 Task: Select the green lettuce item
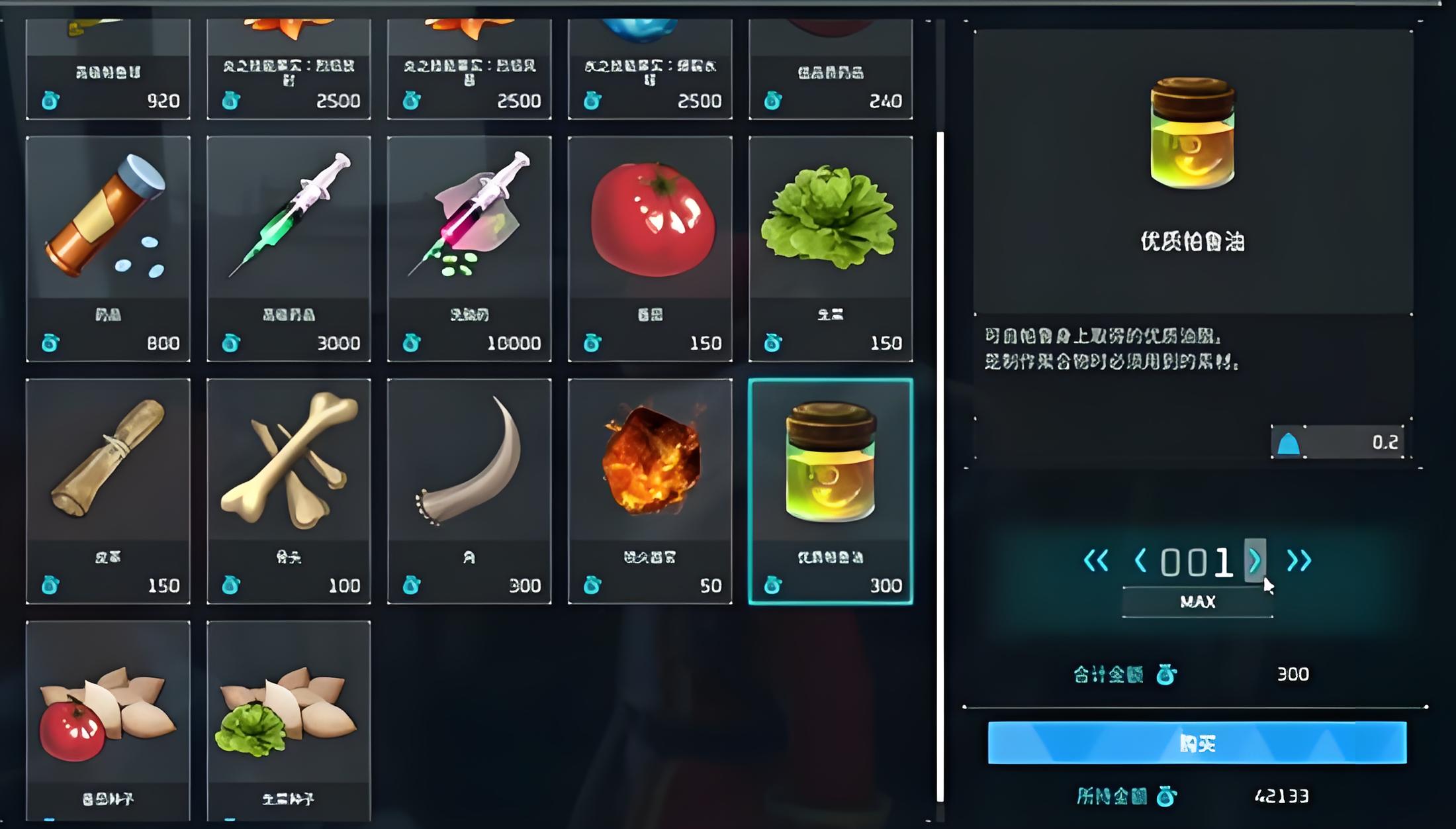831,248
